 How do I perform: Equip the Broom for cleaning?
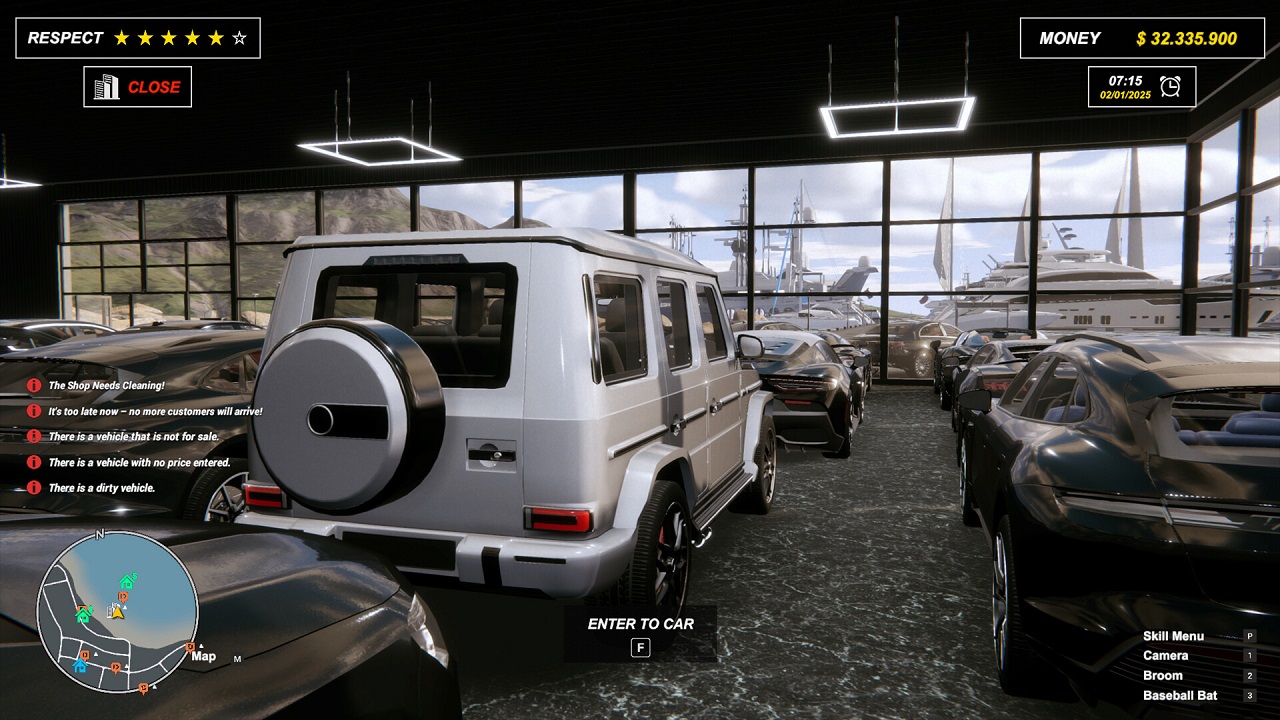click(x=1165, y=675)
